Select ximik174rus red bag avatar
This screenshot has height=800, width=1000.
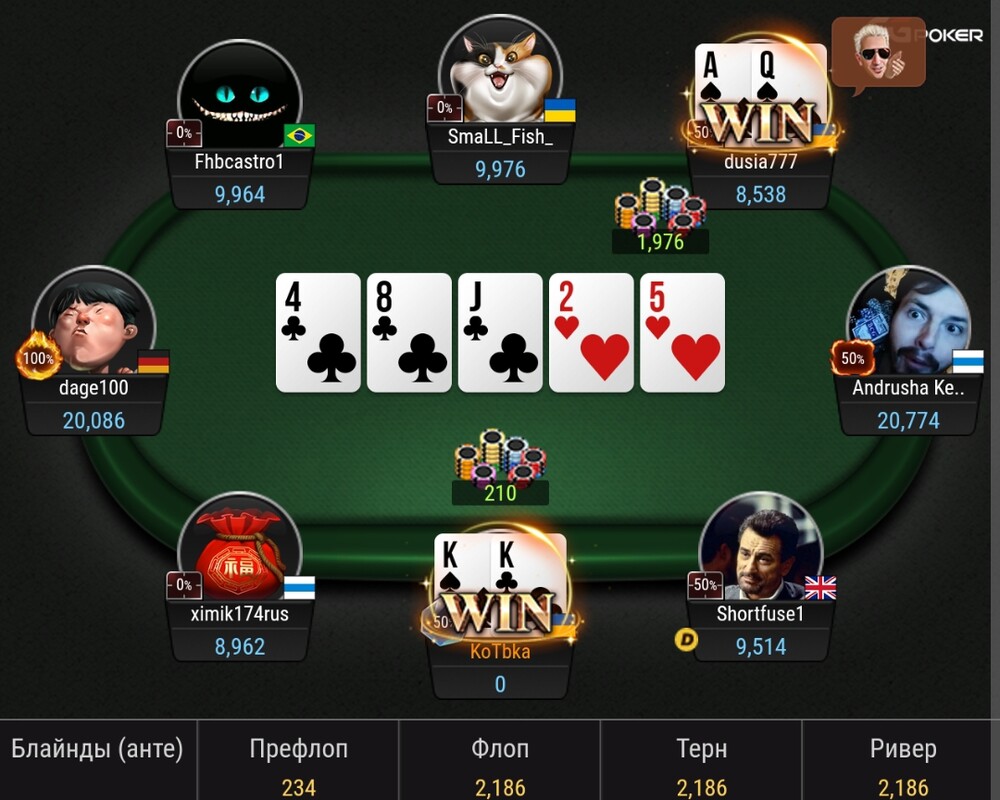tap(240, 550)
